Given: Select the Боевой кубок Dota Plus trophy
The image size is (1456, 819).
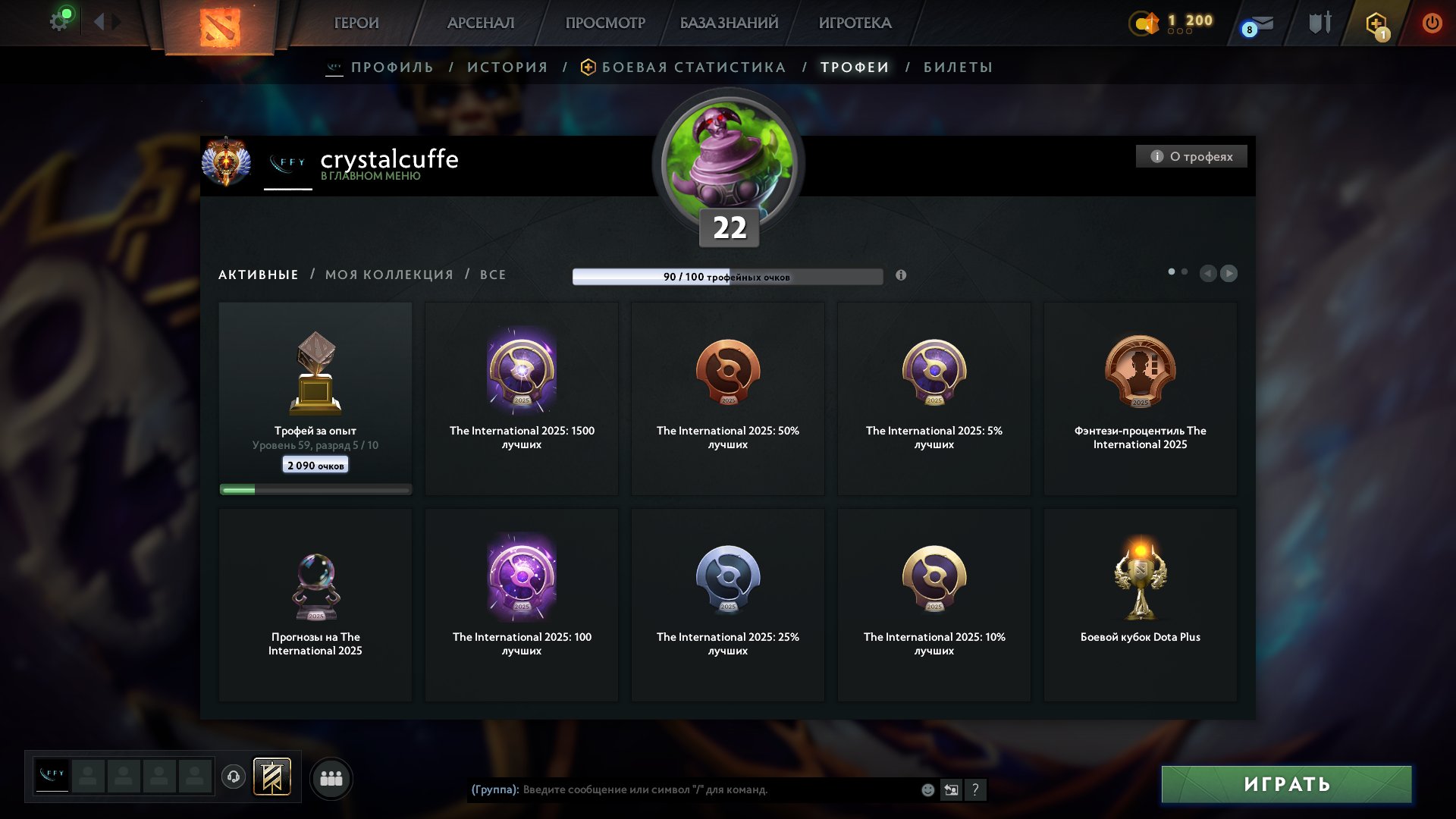Looking at the screenshot, I should 1140,605.
